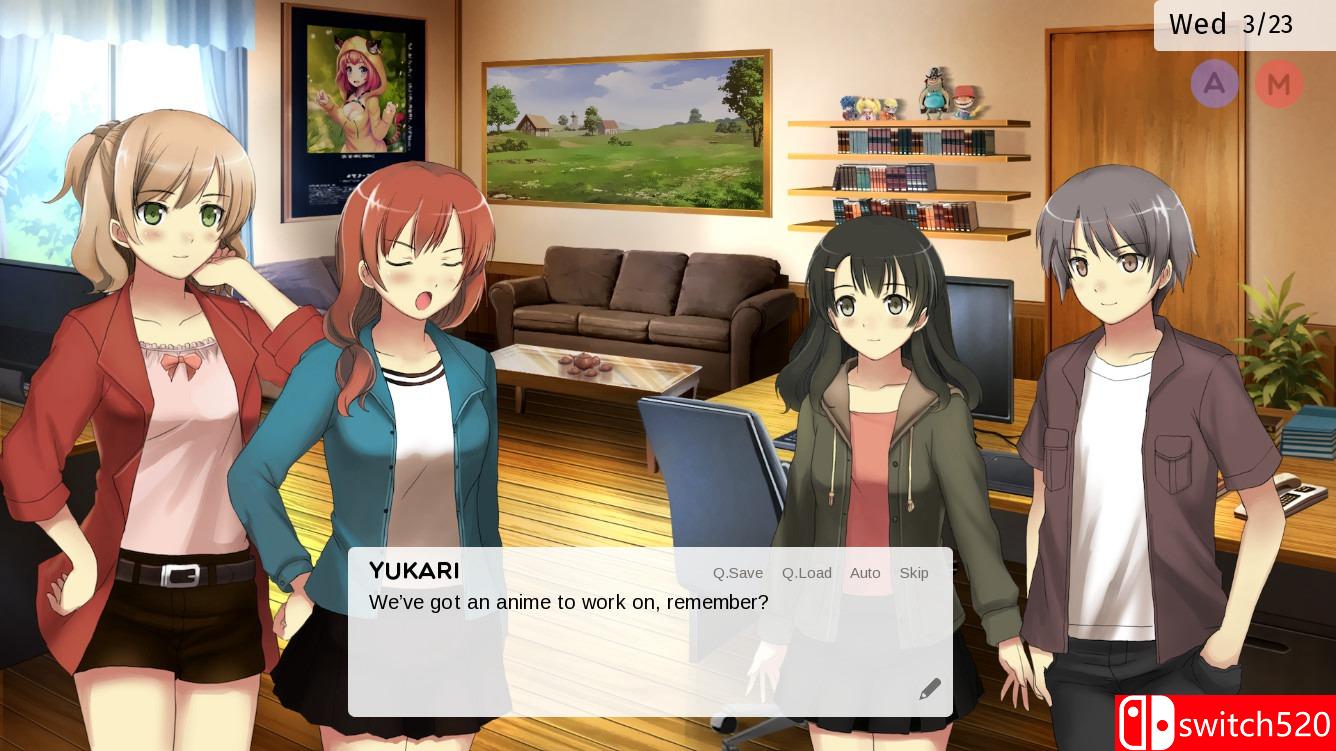The height and width of the screenshot is (751, 1336).
Task: Click the Q.Save quick save button
Action: click(x=737, y=573)
